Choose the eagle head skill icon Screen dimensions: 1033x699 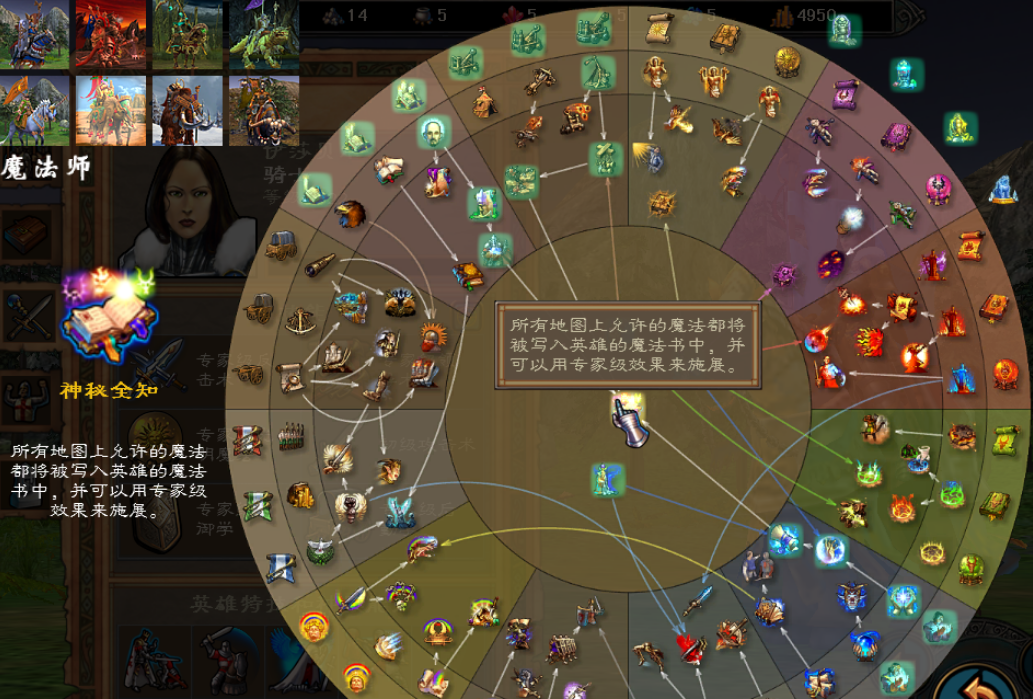pyautogui.click(x=349, y=213)
